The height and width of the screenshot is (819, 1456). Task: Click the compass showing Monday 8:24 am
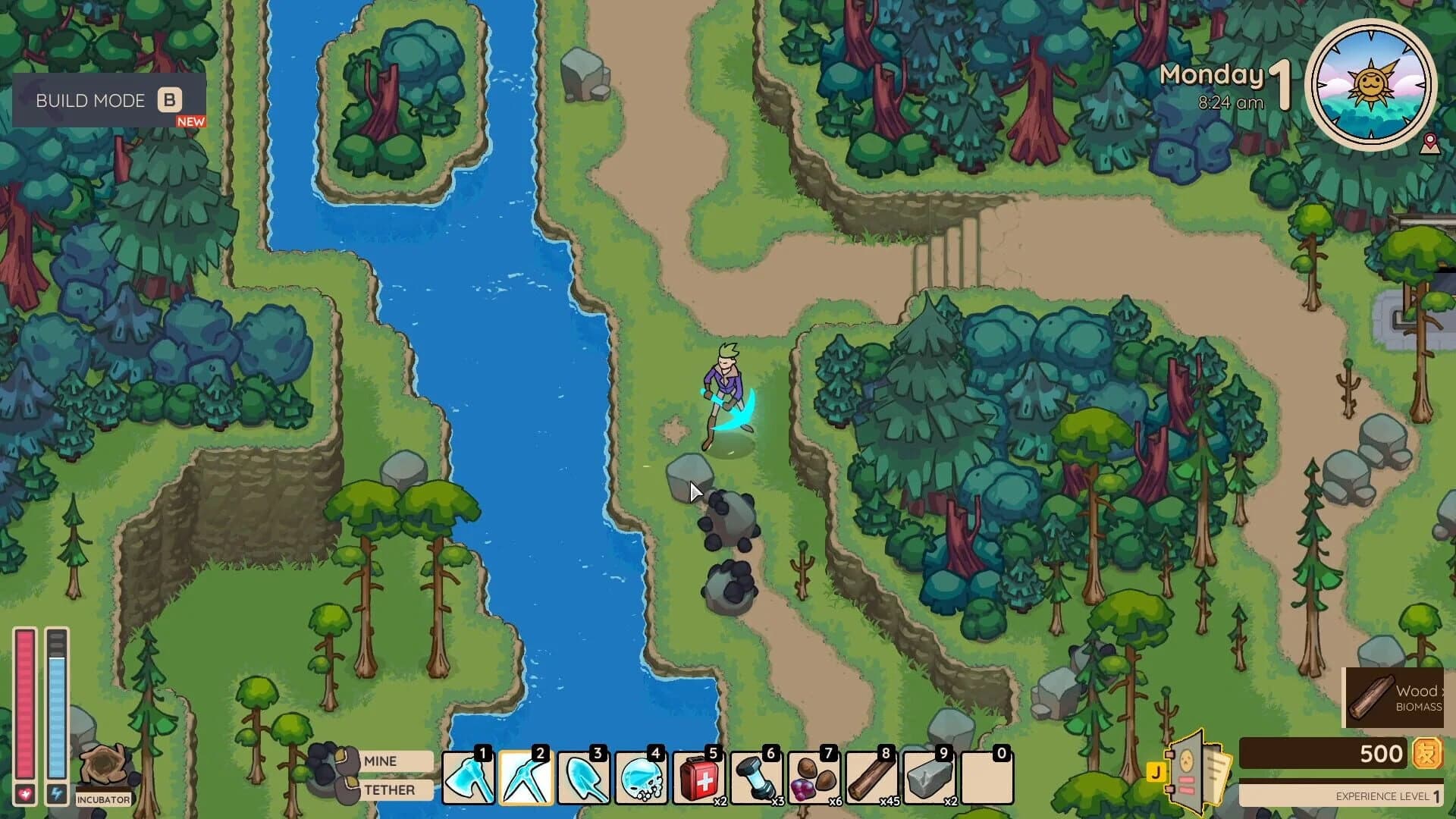1373,87
